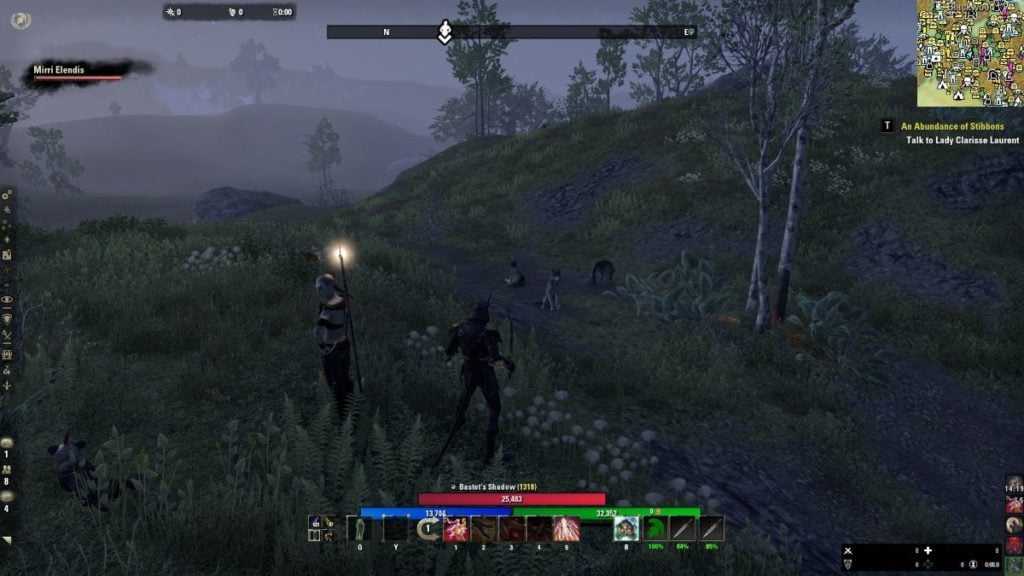Screen dimensions: 1024x576
Task: Select the An Abundance of Stibbons quest
Action: pyautogui.click(x=951, y=127)
